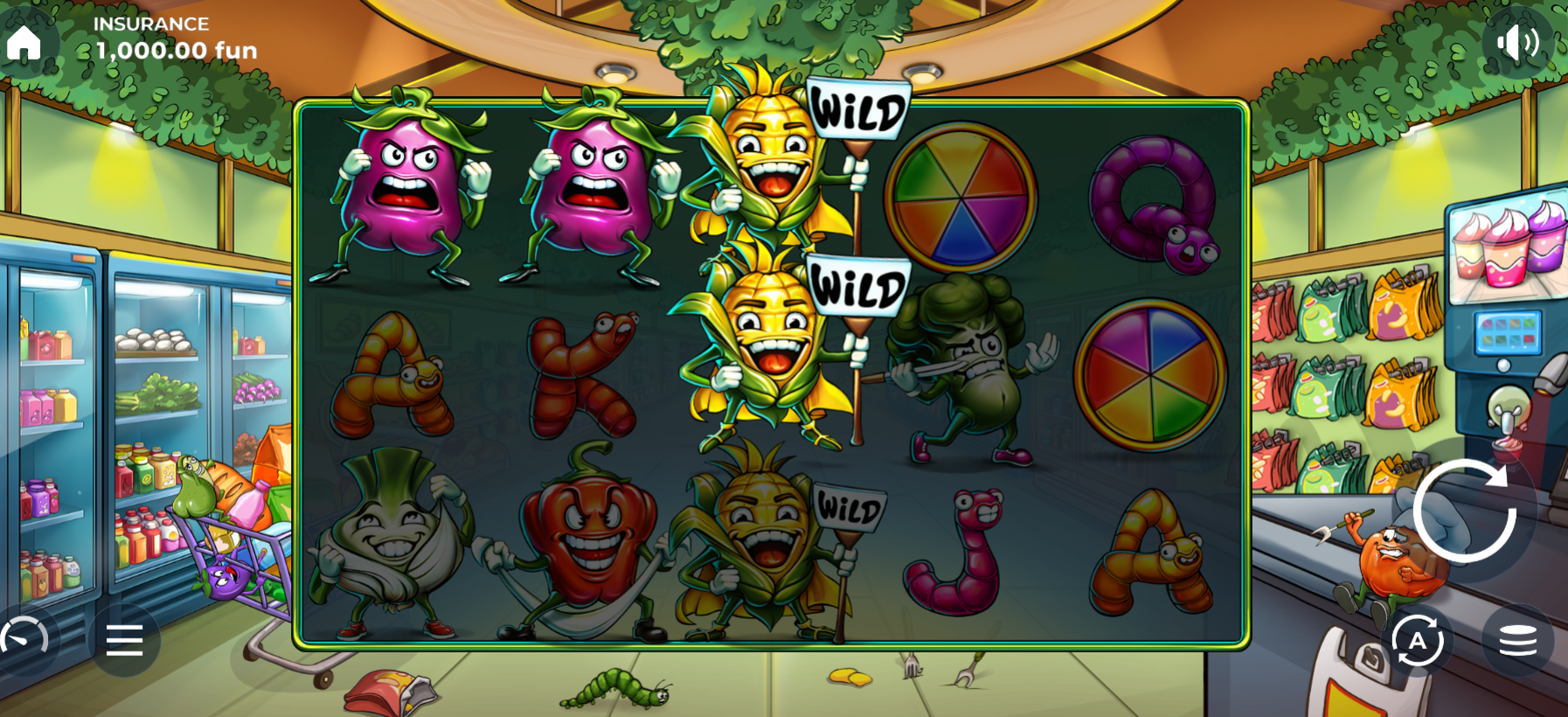This screenshot has height=717, width=1568.
Task: Toggle the game sound
Action: [1517, 42]
